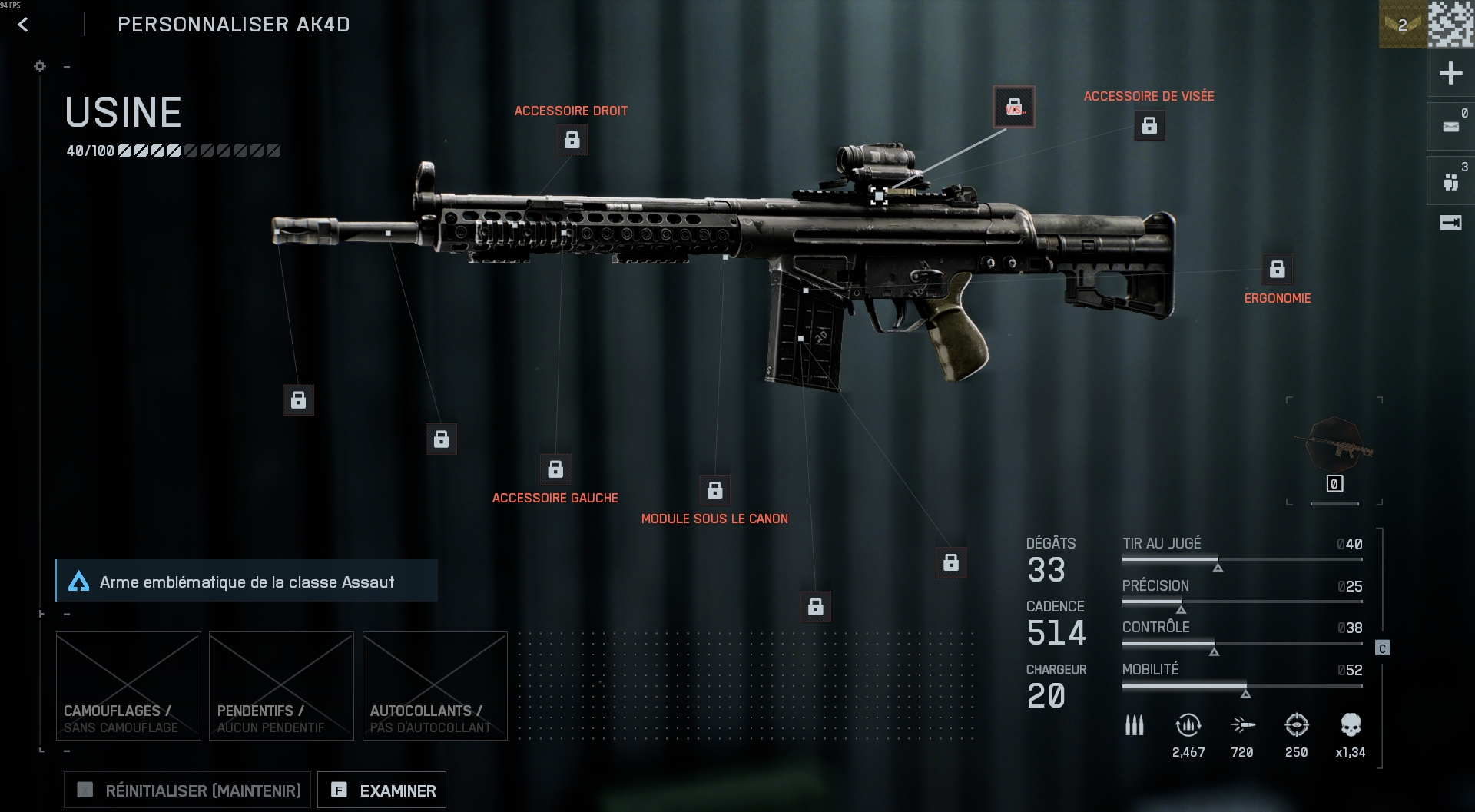1475x812 pixels.
Task: Toggle the Module sous le canon lock
Action: click(714, 489)
